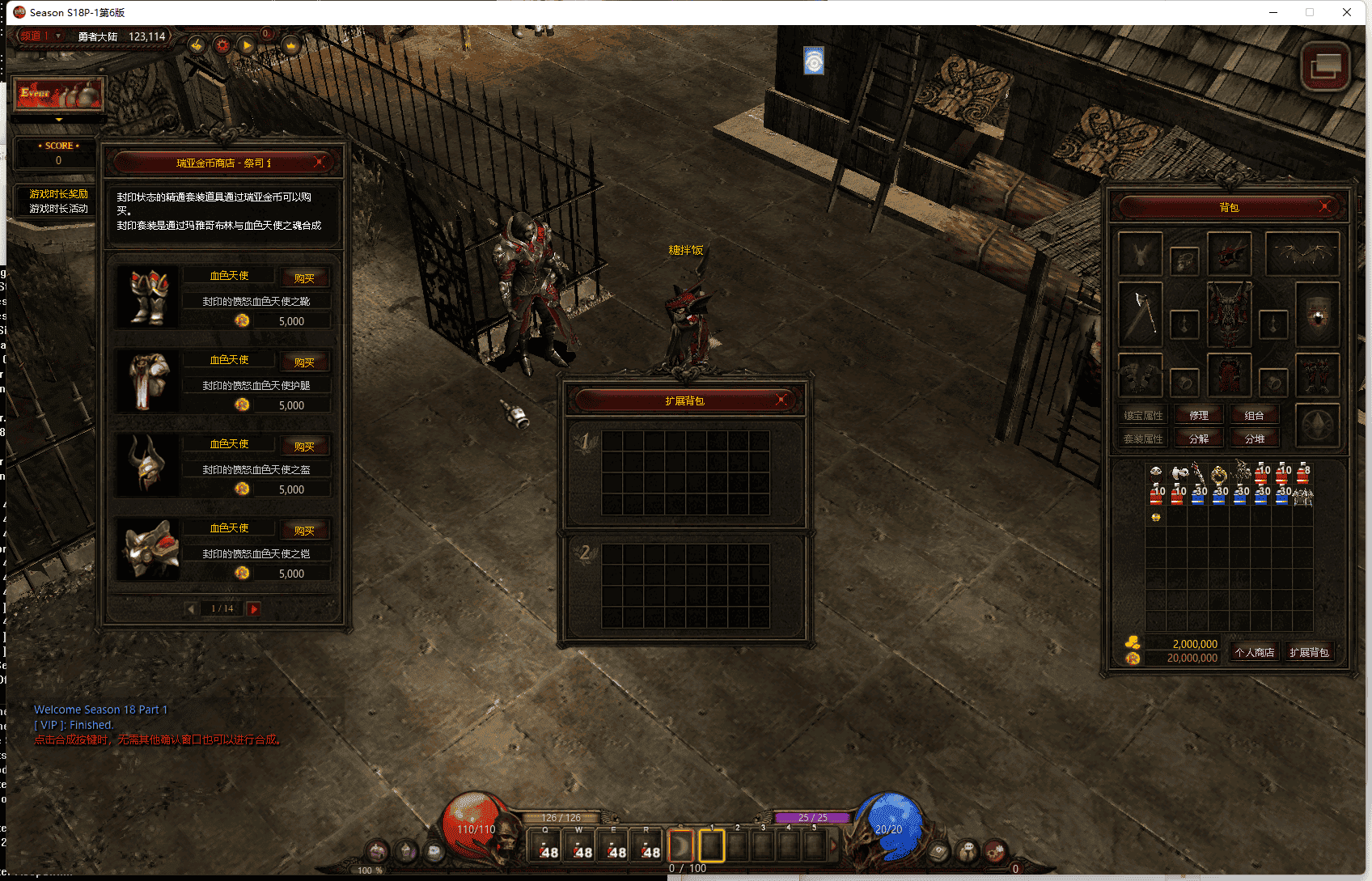
Task: Click the 分解 decompose button
Action: (1200, 438)
